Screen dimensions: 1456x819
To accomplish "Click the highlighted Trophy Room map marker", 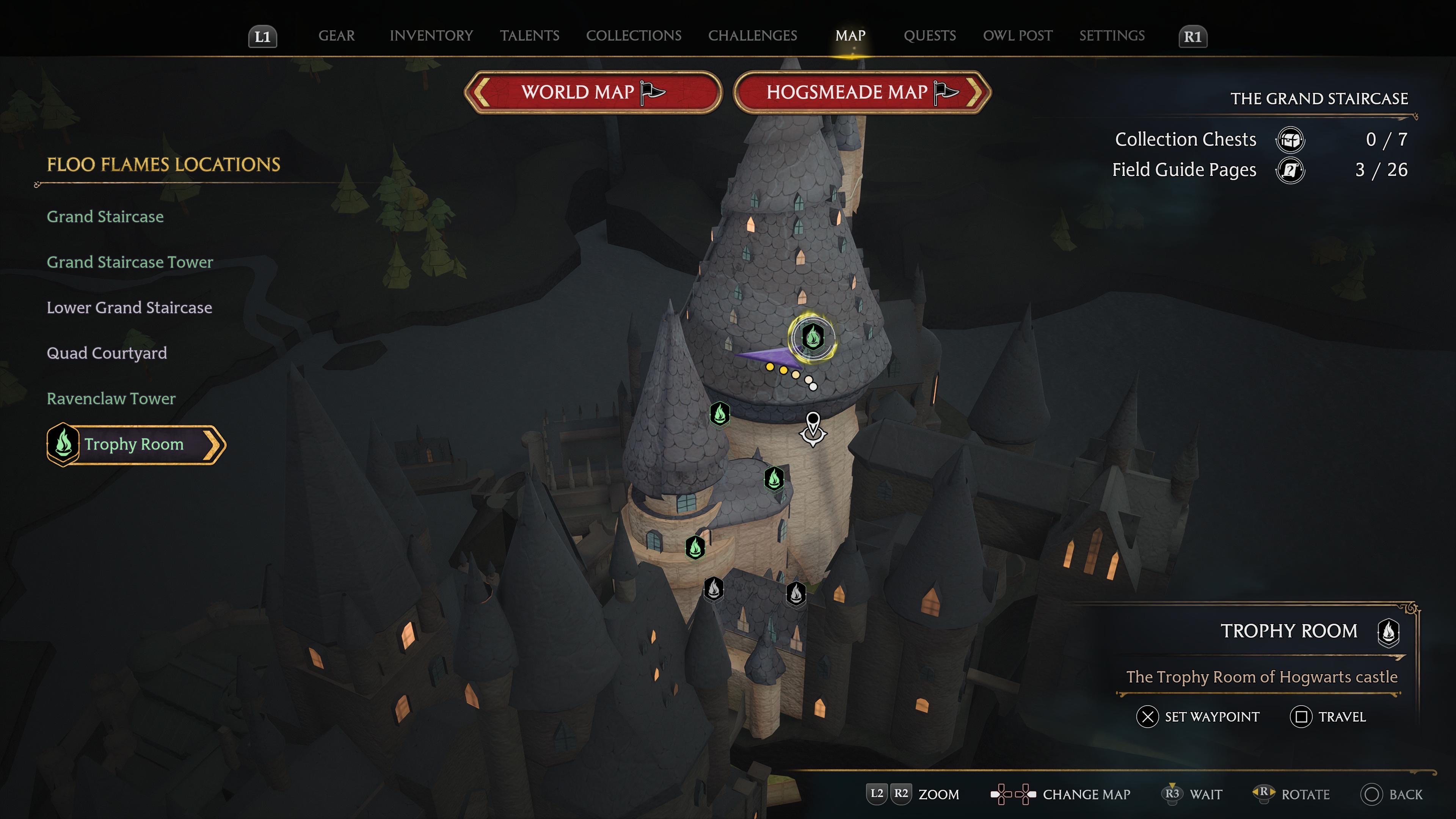I will point(812,337).
